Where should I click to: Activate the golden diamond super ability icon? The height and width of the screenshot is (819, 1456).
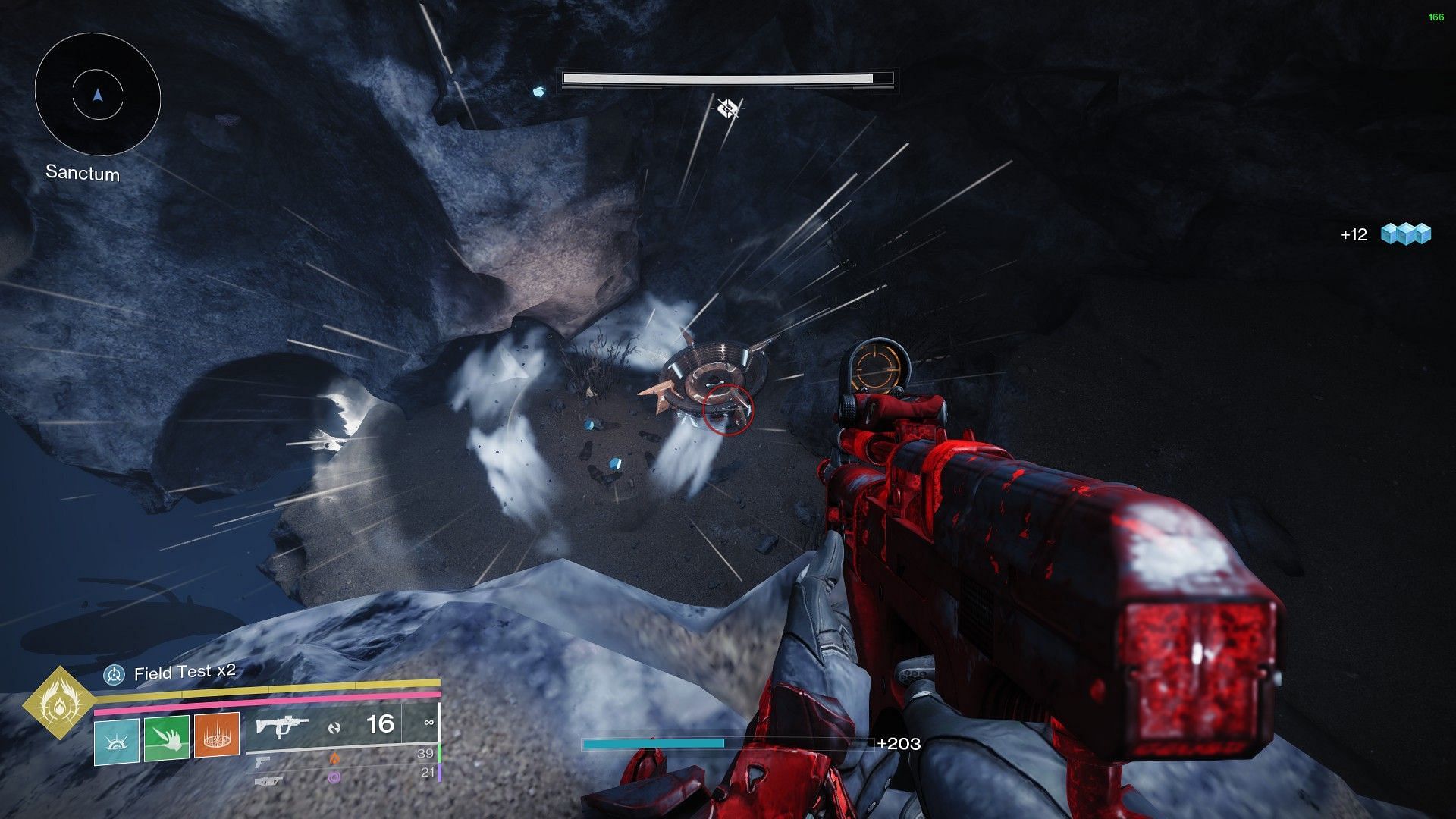[59, 703]
